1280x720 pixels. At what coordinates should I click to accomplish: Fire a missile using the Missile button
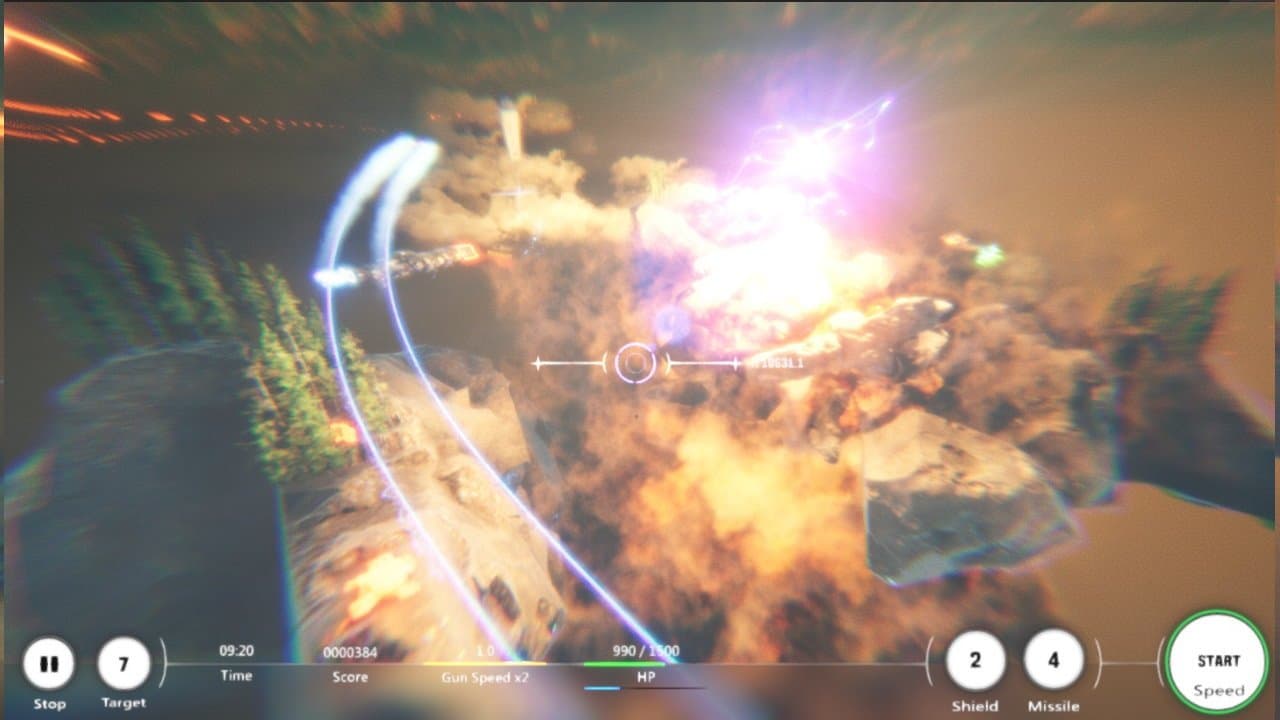point(1053,661)
